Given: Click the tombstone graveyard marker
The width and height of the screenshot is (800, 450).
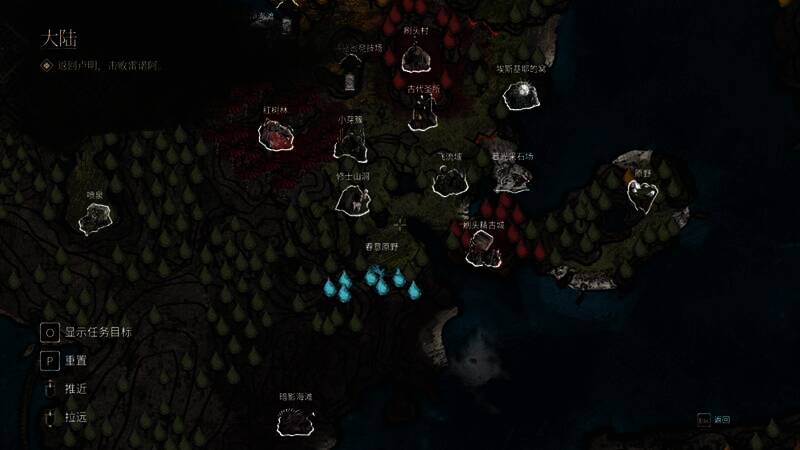Looking at the screenshot, I should [348, 75].
